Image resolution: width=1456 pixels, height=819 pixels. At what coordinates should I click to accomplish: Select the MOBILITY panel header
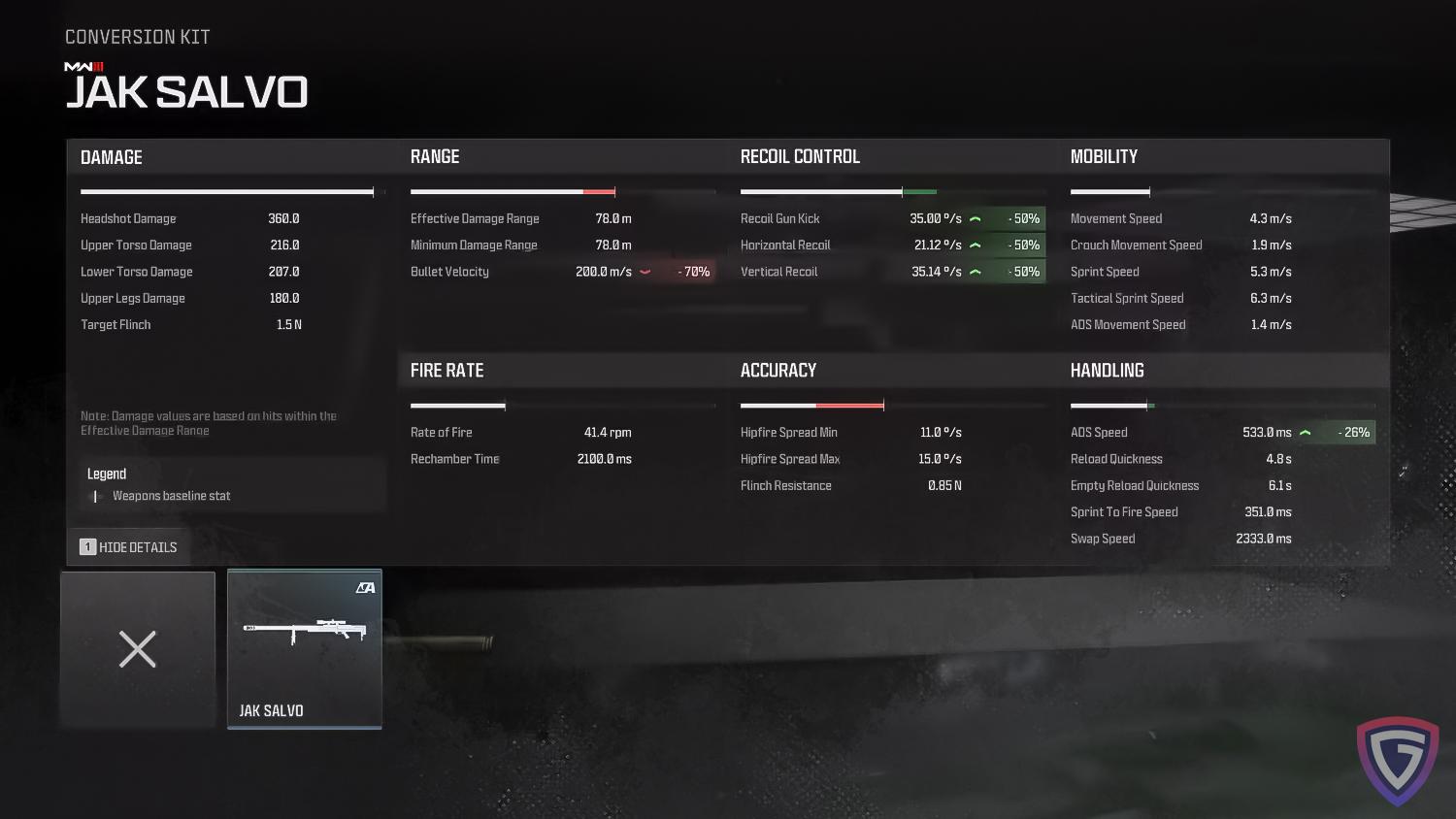[x=1105, y=156]
